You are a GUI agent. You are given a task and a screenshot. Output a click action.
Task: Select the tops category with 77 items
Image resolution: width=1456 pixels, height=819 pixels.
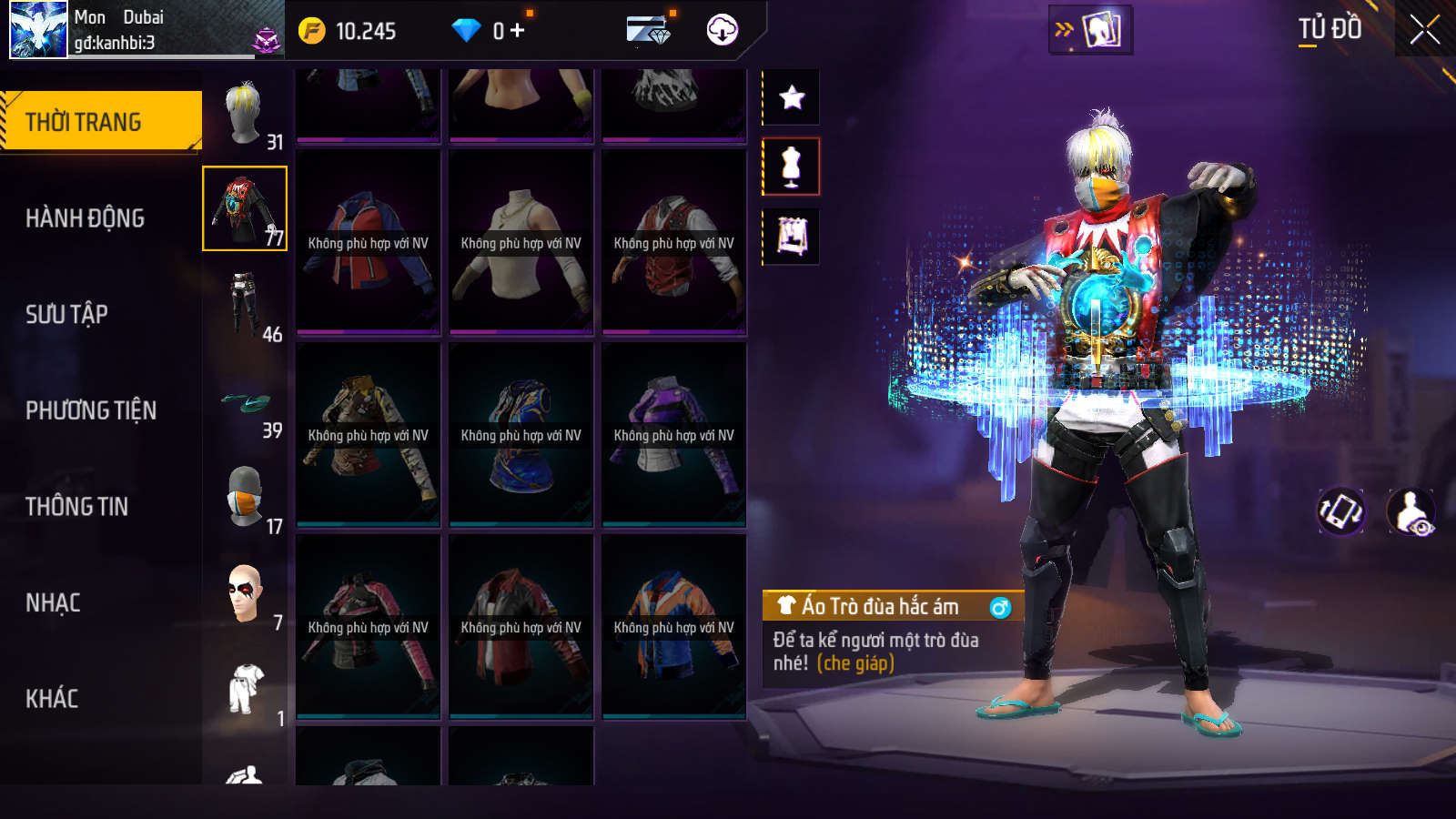pyautogui.click(x=245, y=208)
